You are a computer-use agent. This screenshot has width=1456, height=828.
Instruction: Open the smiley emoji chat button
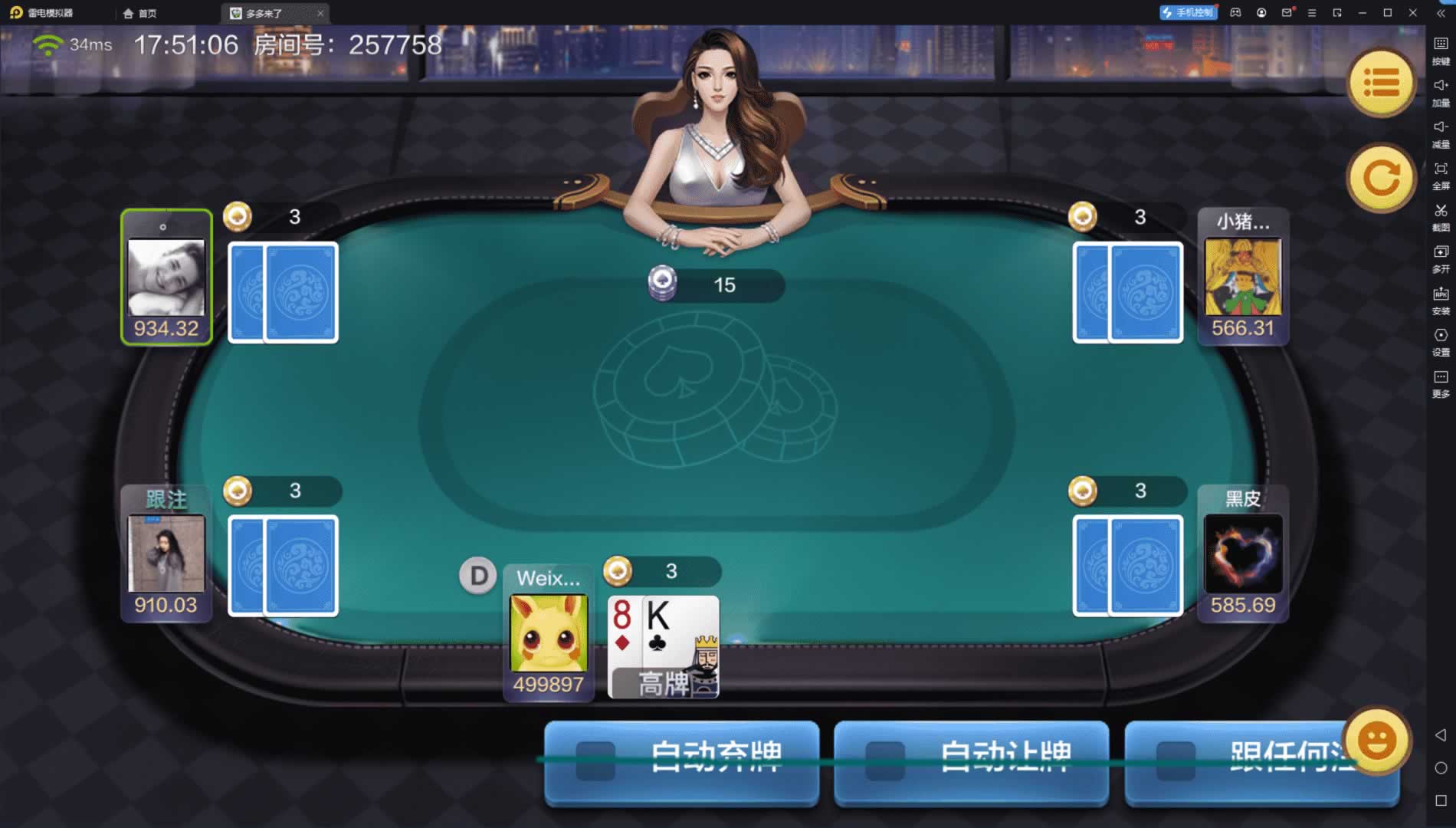point(1377,741)
